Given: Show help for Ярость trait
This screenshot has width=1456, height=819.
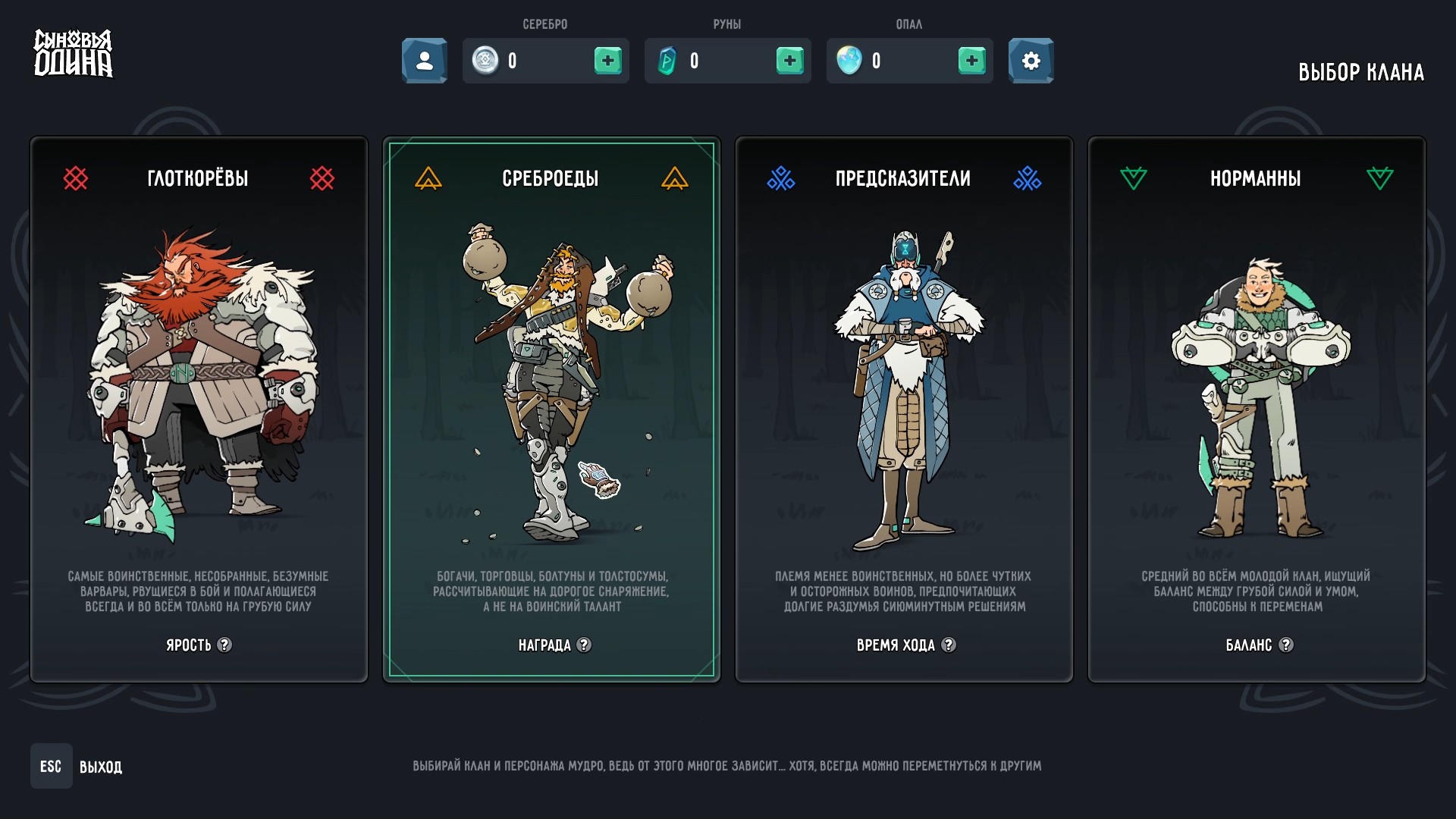Looking at the screenshot, I should [x=224, y=645].
